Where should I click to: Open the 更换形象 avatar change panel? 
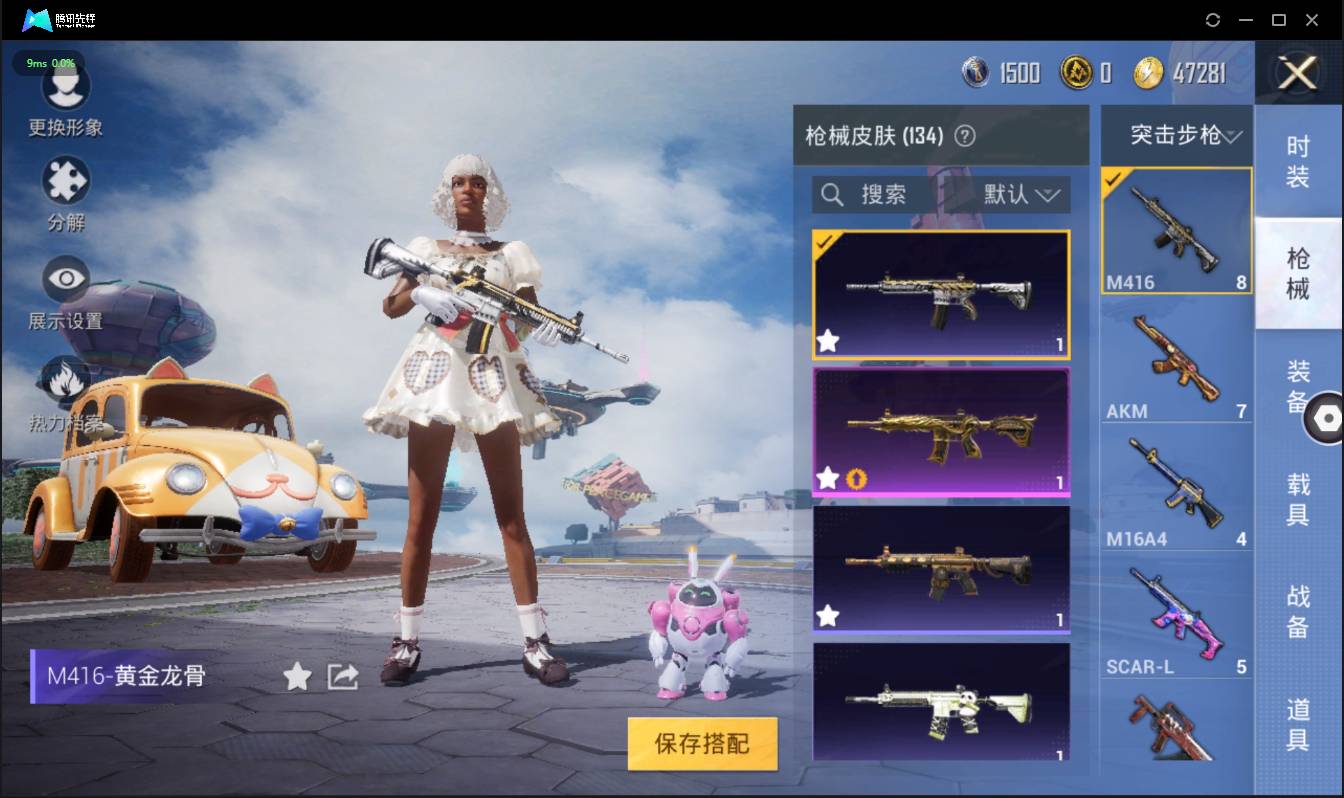(x=65, y=89)
